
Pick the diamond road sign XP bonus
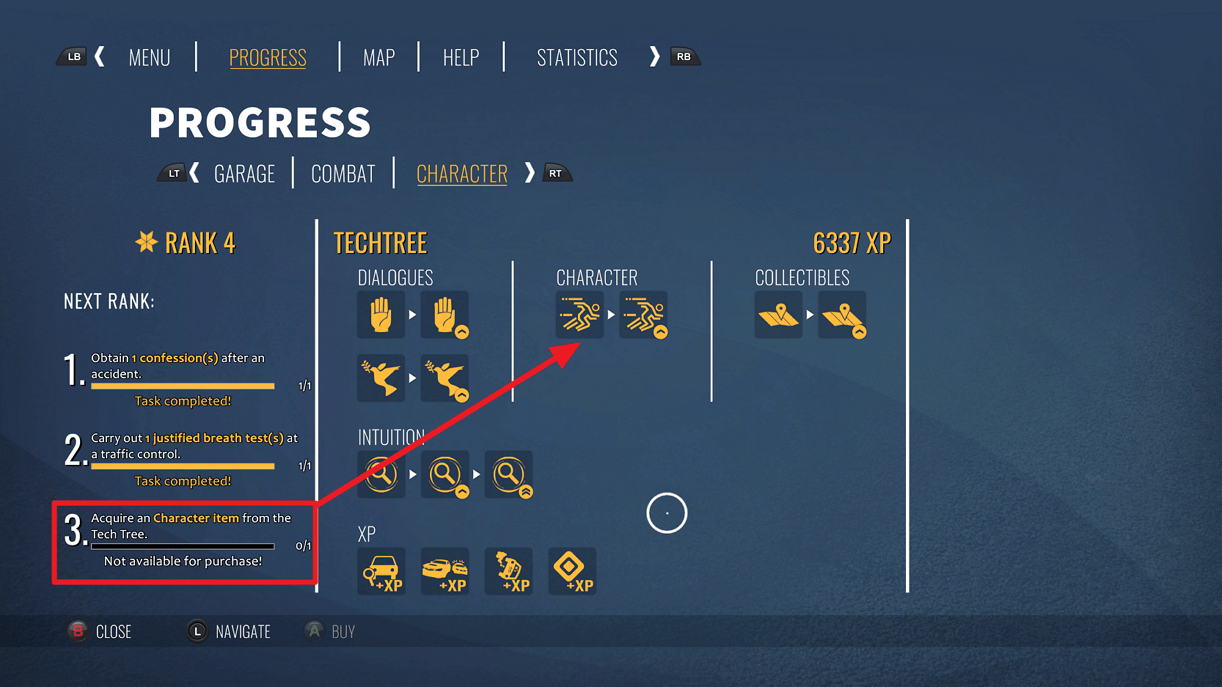pyautogui.click(x=572, y=571)
